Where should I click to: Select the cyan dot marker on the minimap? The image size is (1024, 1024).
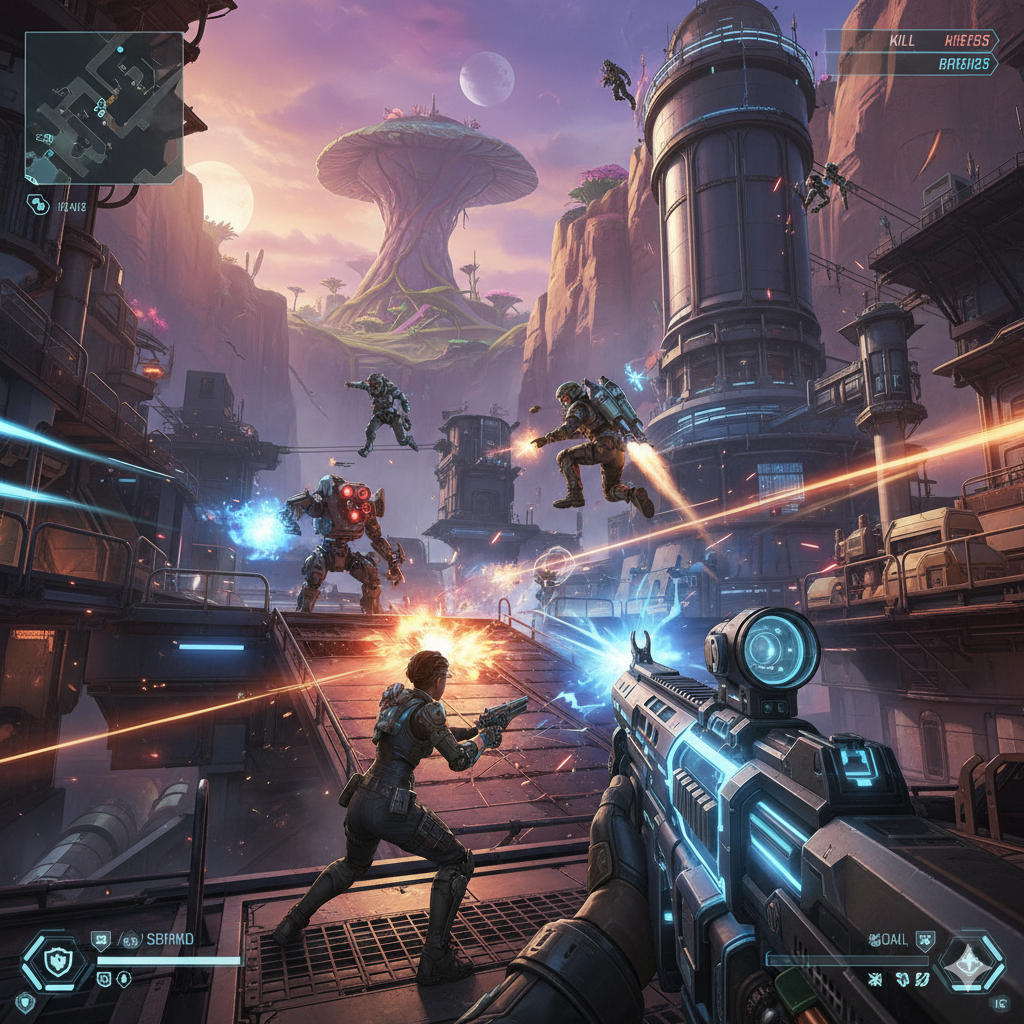[120, 48]
